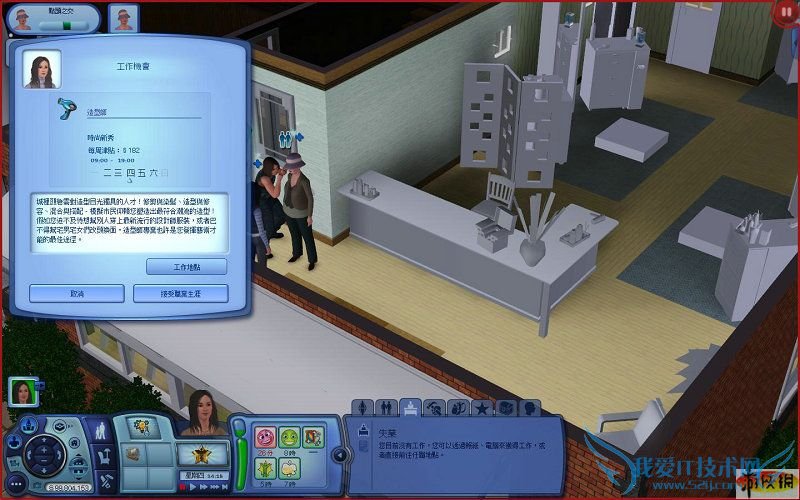Cancel the job opportunity dialog (取消)

point(76,294)
